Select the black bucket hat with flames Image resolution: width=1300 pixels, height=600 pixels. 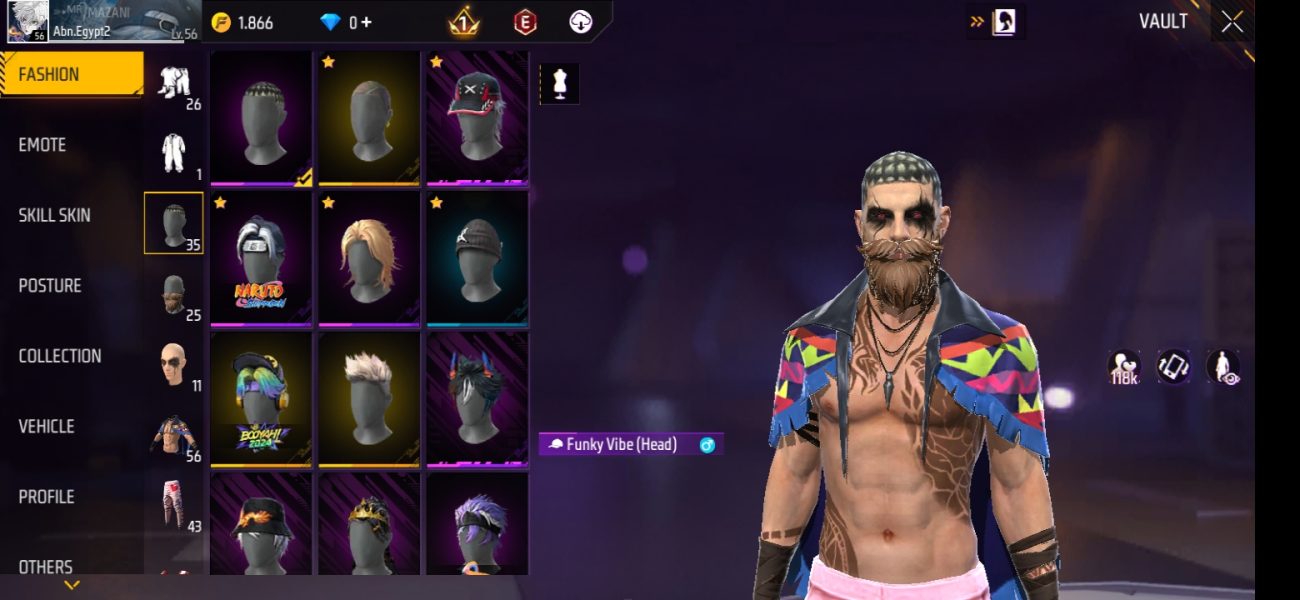pyautogui.click(x=261, y=525)
